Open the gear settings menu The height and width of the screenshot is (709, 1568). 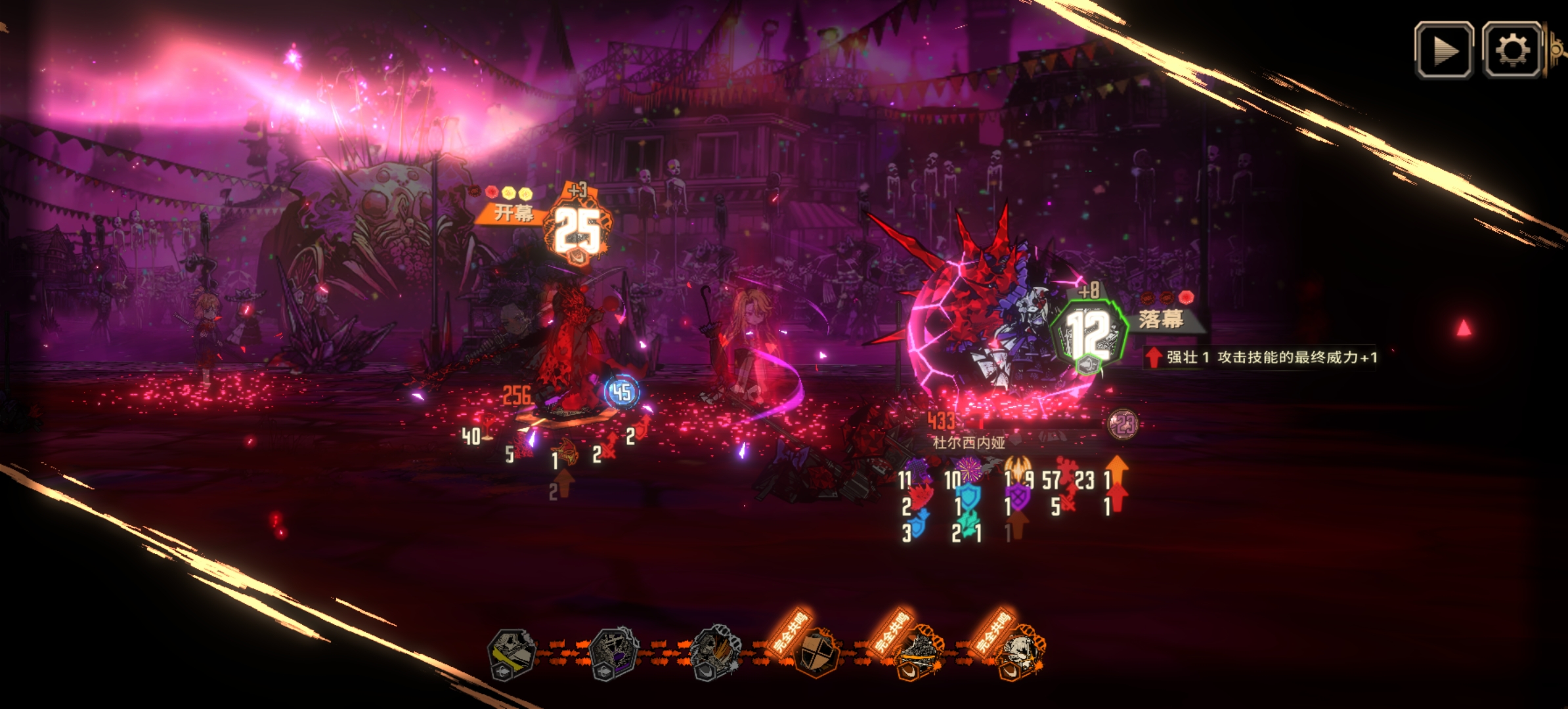1512,51
